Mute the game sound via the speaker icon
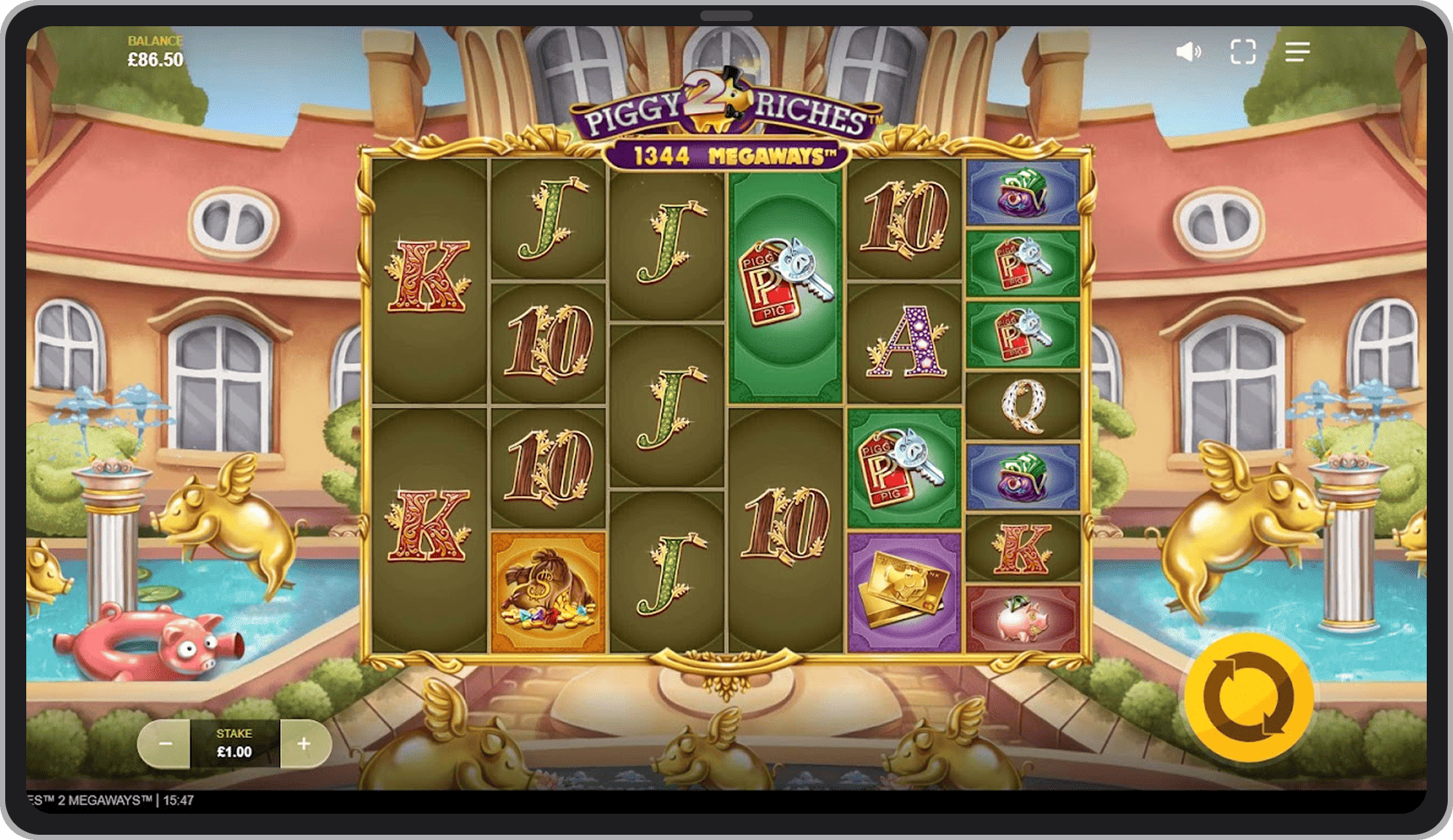 tap(1187, 52)
